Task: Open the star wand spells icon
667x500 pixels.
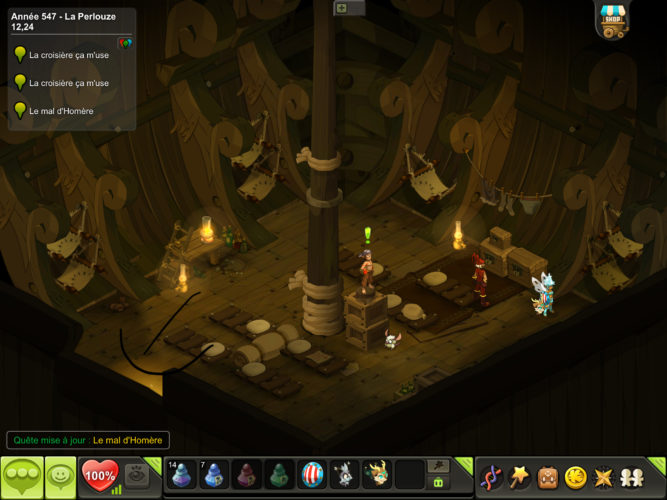Action: [x=520, y=477]
